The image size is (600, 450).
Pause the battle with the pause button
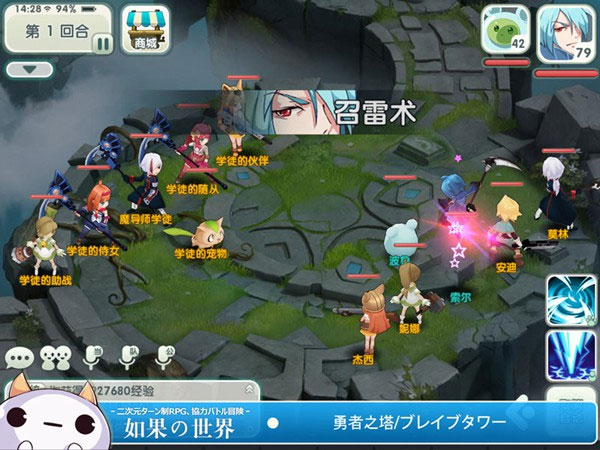[x=102, y=42]
